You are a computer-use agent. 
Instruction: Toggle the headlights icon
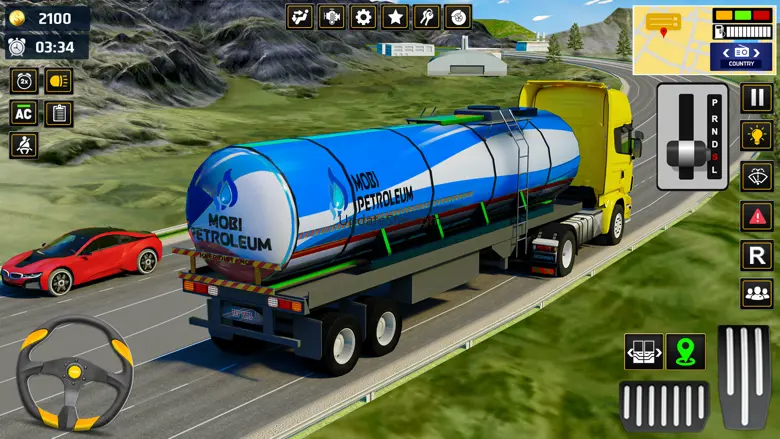[x=58, y=81]
